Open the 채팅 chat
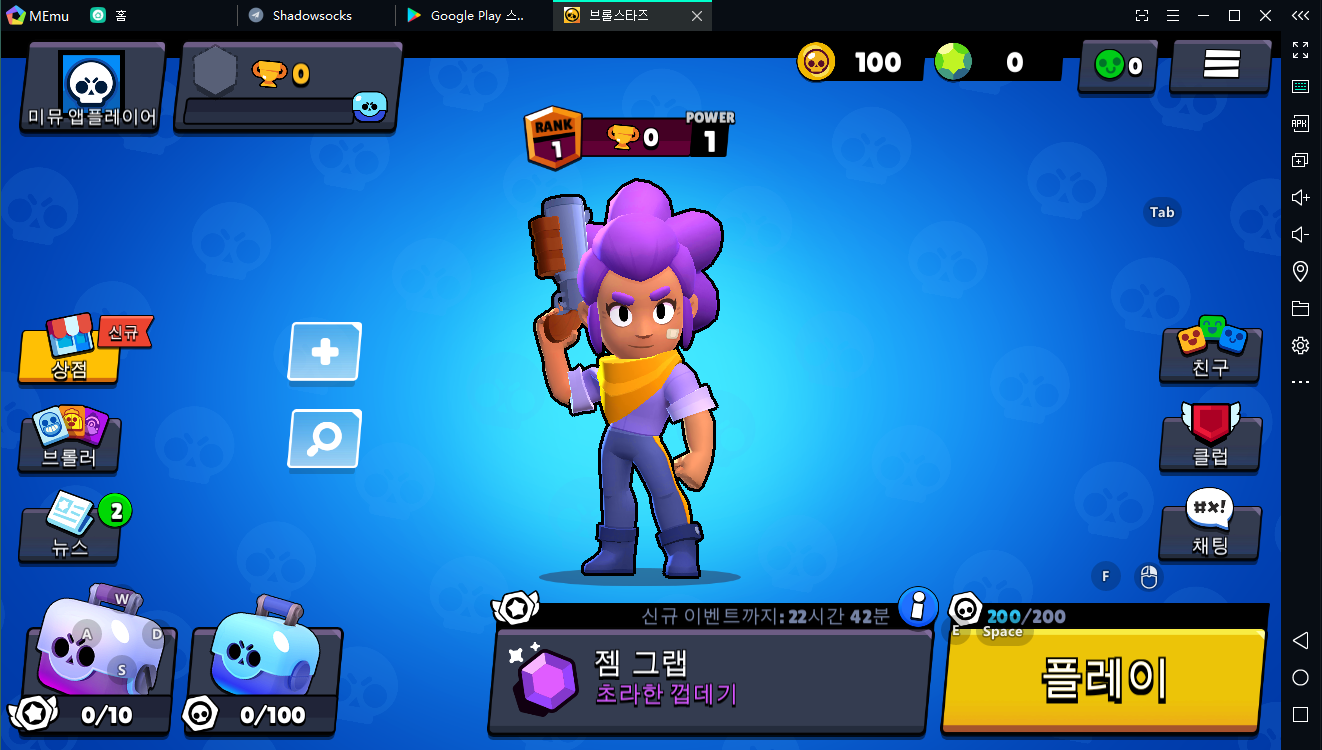This screenshot has width=1322, height=750. coord(1210,530)
